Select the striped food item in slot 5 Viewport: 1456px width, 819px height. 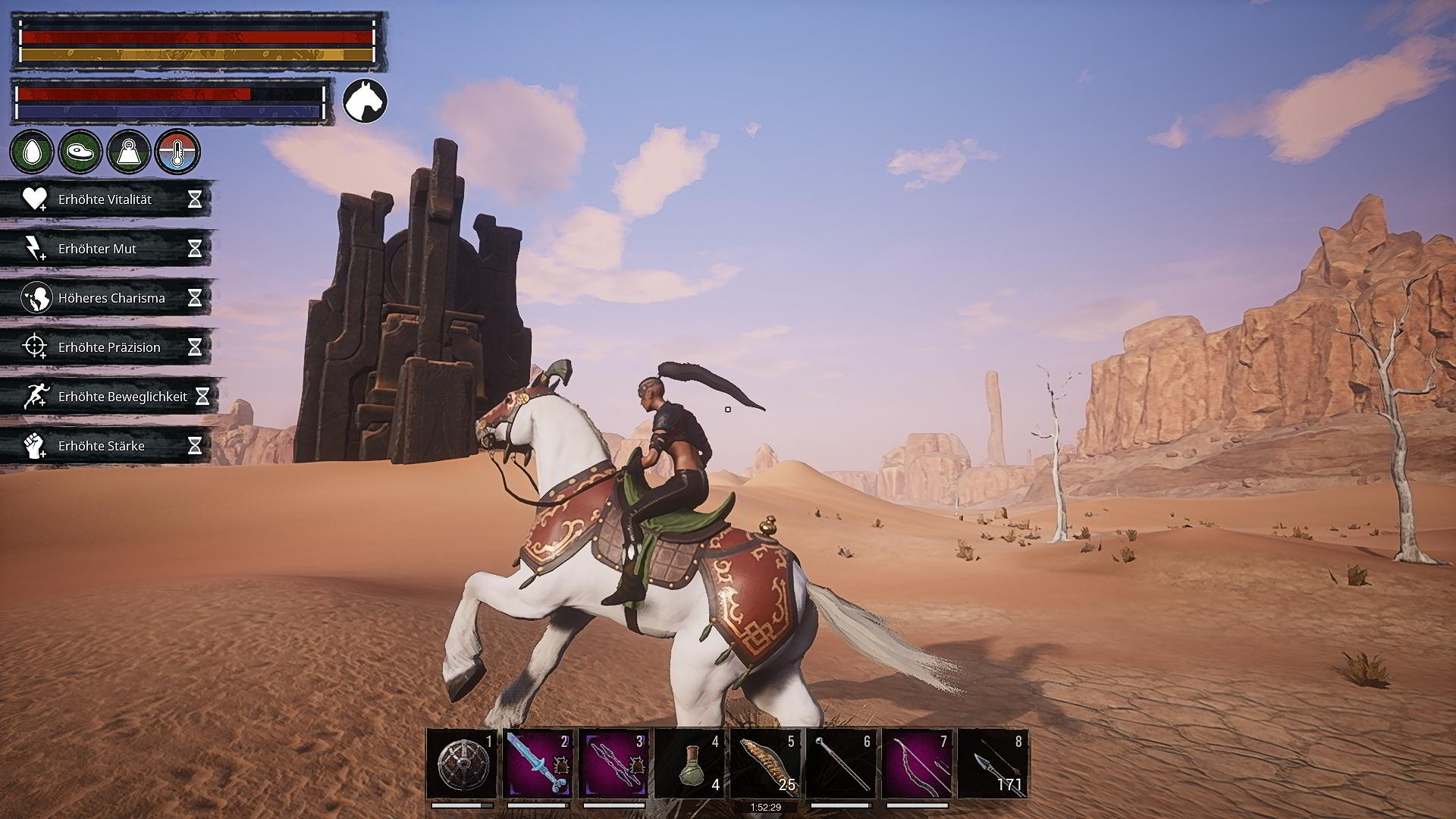(765, 764)
